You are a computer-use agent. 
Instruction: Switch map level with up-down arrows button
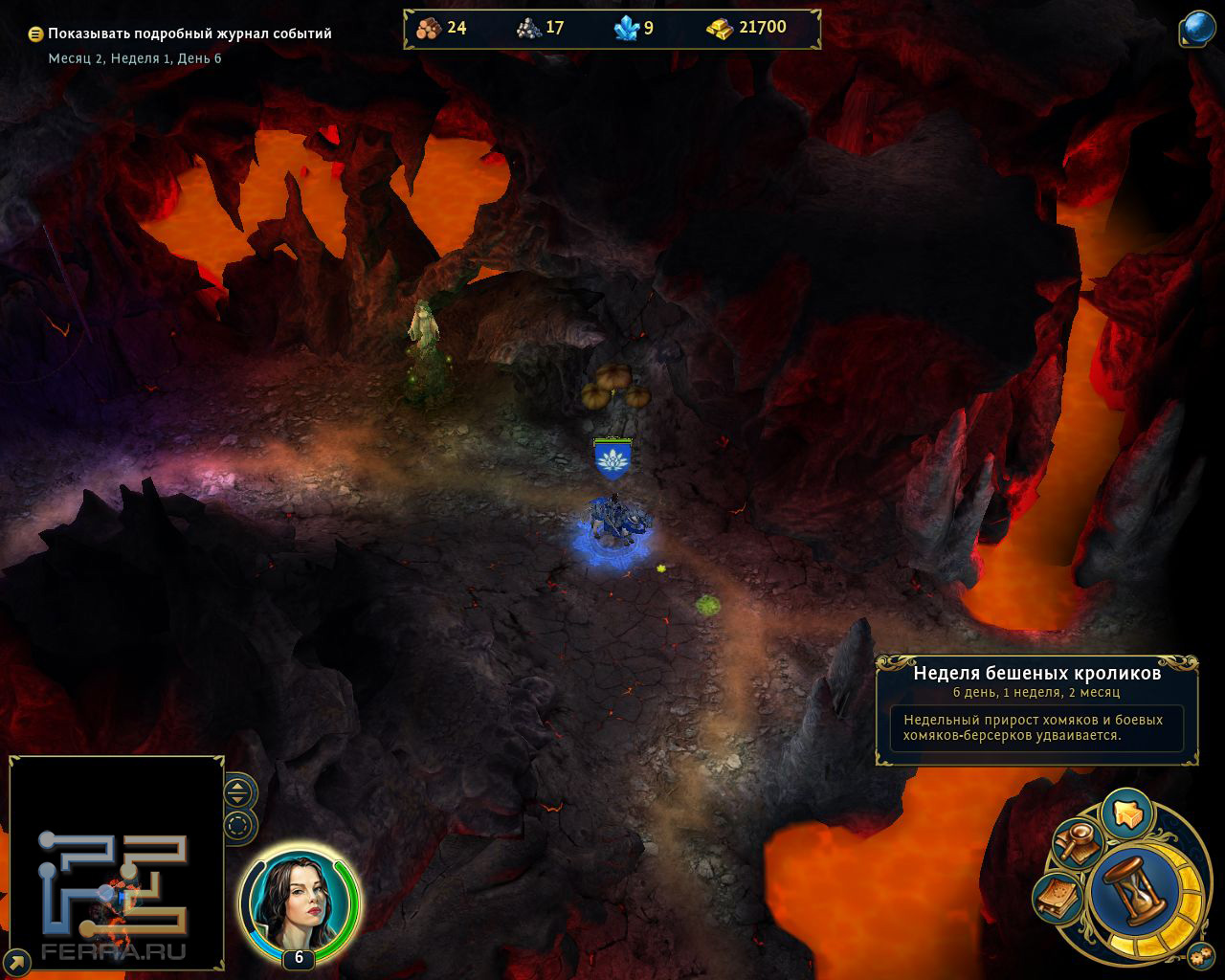click(239, 791)
